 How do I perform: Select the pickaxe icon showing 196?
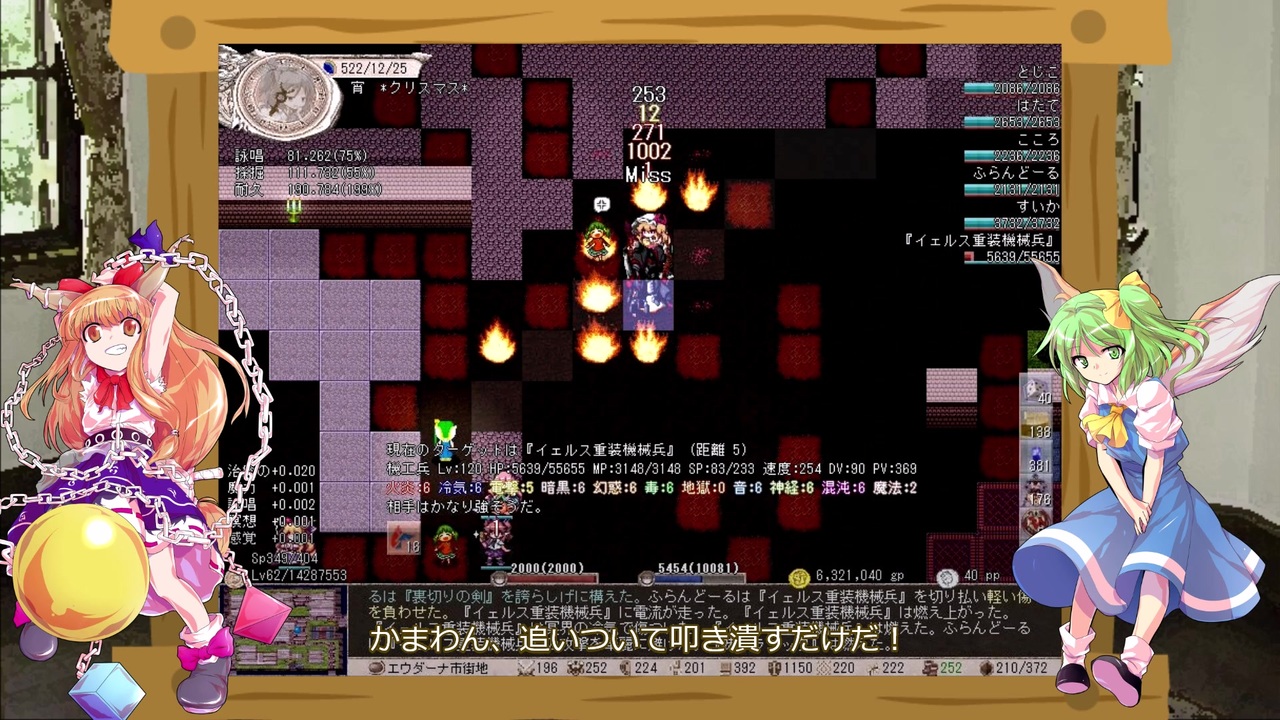coord(527,668)
